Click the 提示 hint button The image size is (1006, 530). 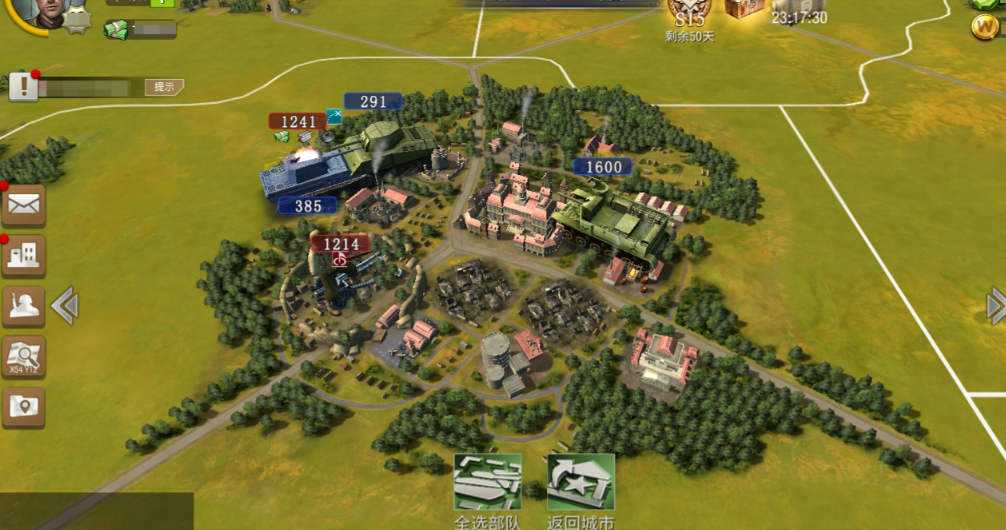pyautogui.click(x=164, y=87)
